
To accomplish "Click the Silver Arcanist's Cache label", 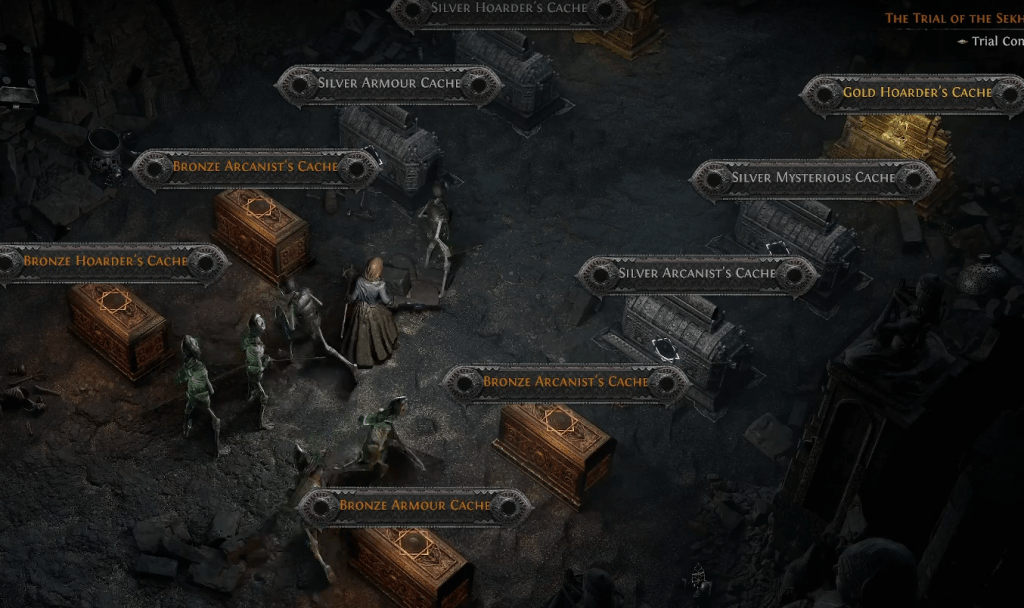I will pos(697,274).
